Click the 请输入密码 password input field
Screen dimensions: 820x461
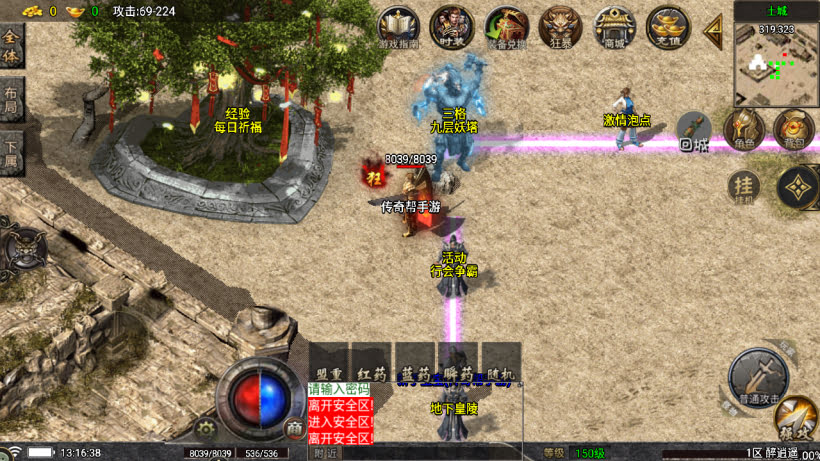tap(339, 389)
